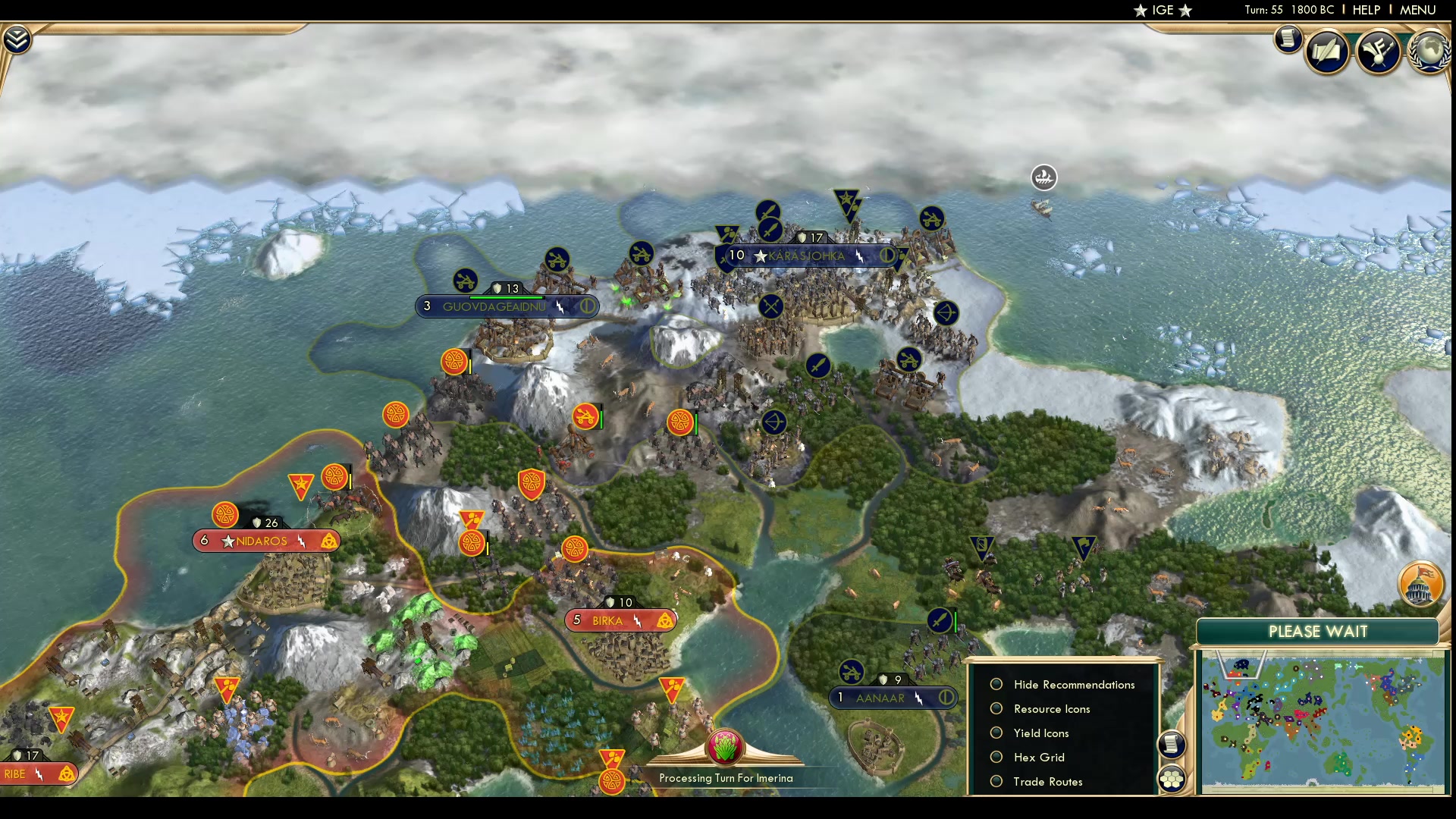Open the Ribe city banner
Screen dimensions: 1456x819
15,774
